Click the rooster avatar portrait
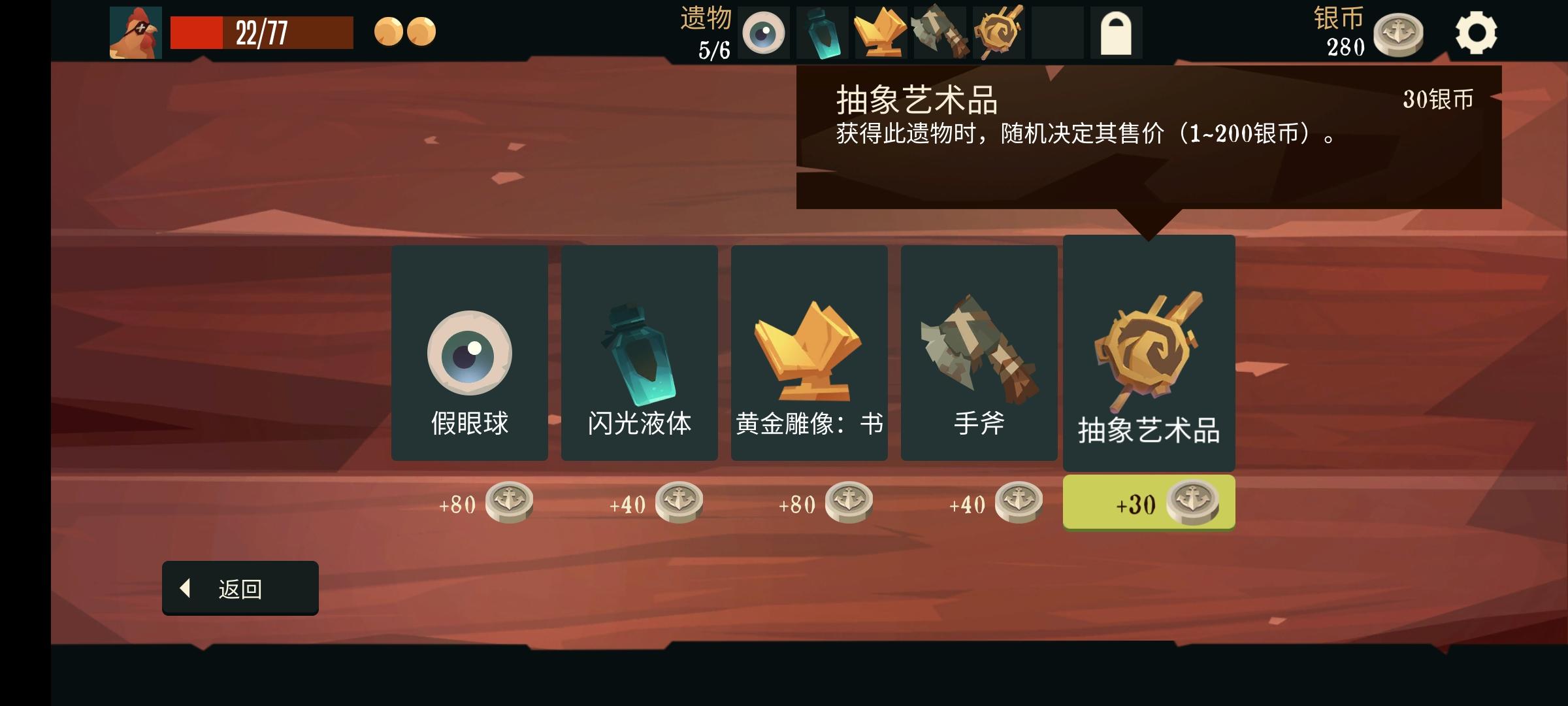 (135, 31)
